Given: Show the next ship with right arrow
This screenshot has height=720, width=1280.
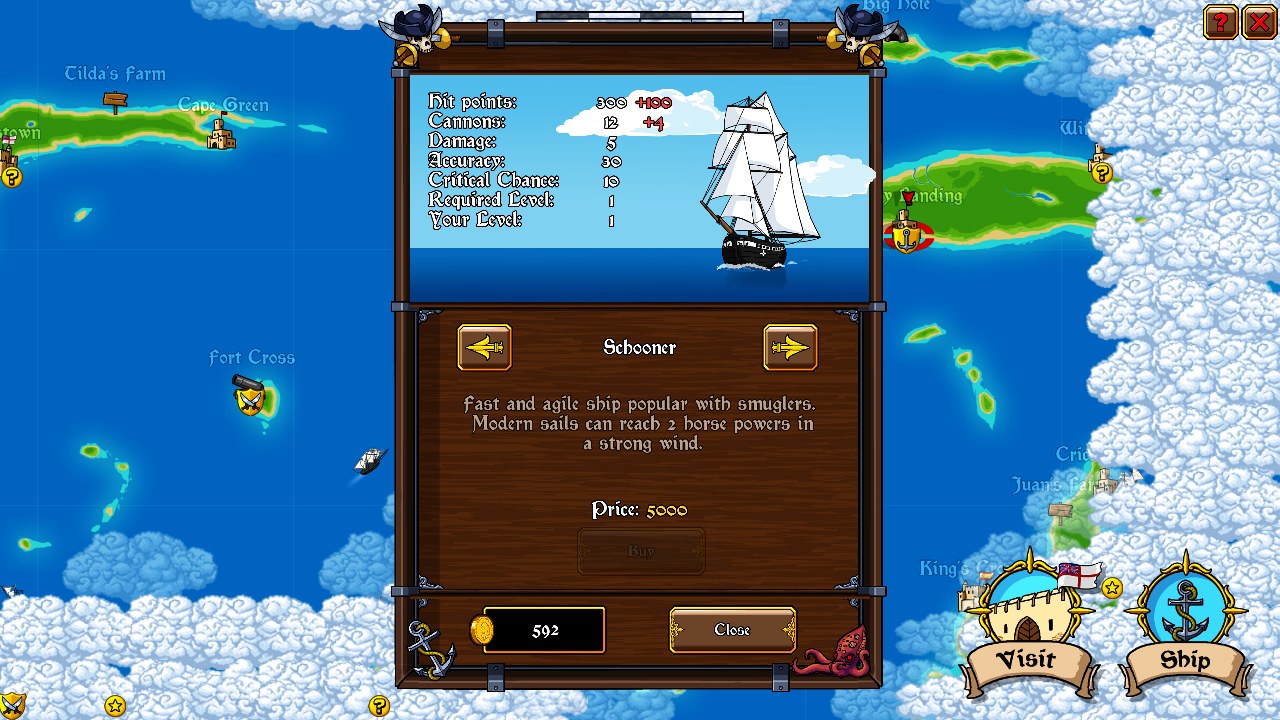Looking at the screenshot, I should pyautogui.click(x=790, y=347).
